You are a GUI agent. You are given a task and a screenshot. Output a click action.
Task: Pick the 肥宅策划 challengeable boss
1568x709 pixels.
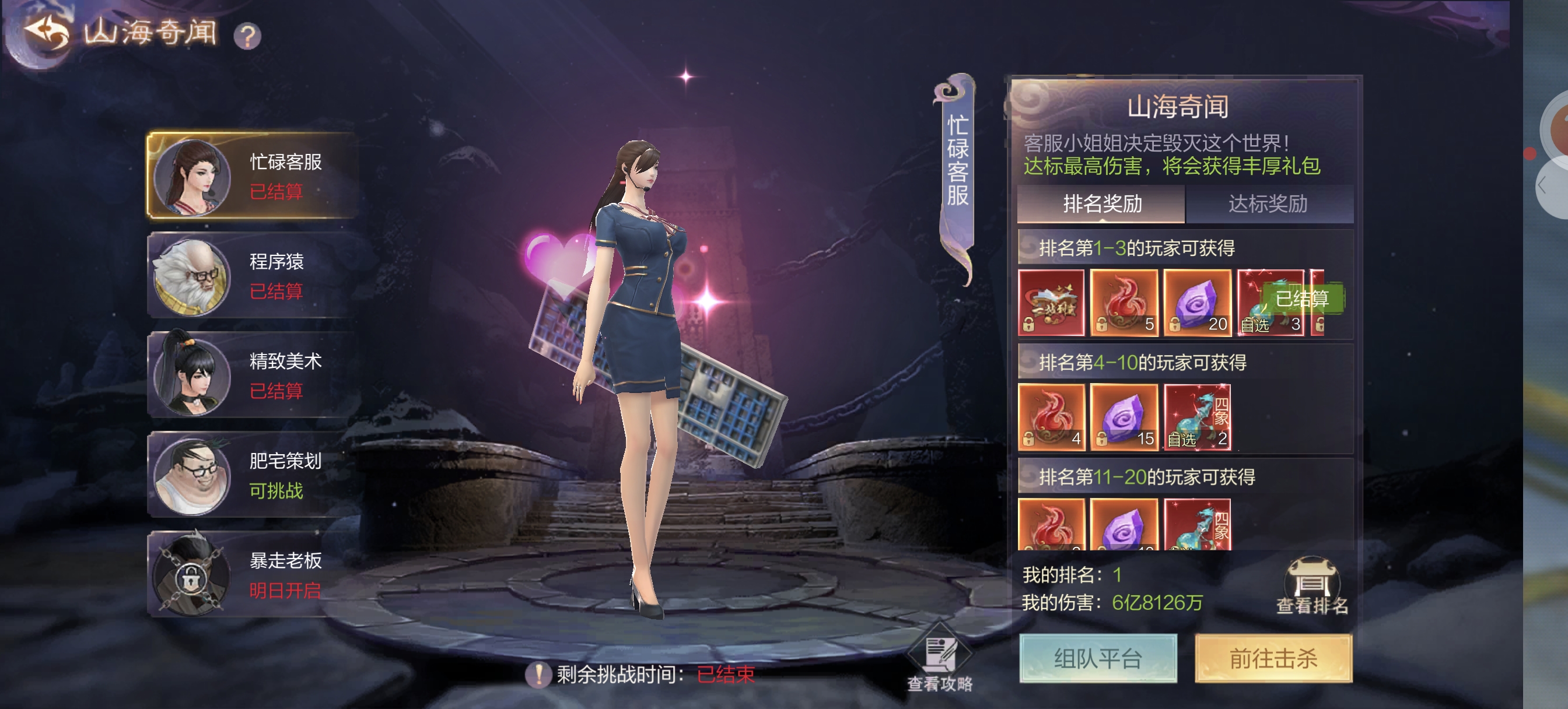[x=253, y=475]
